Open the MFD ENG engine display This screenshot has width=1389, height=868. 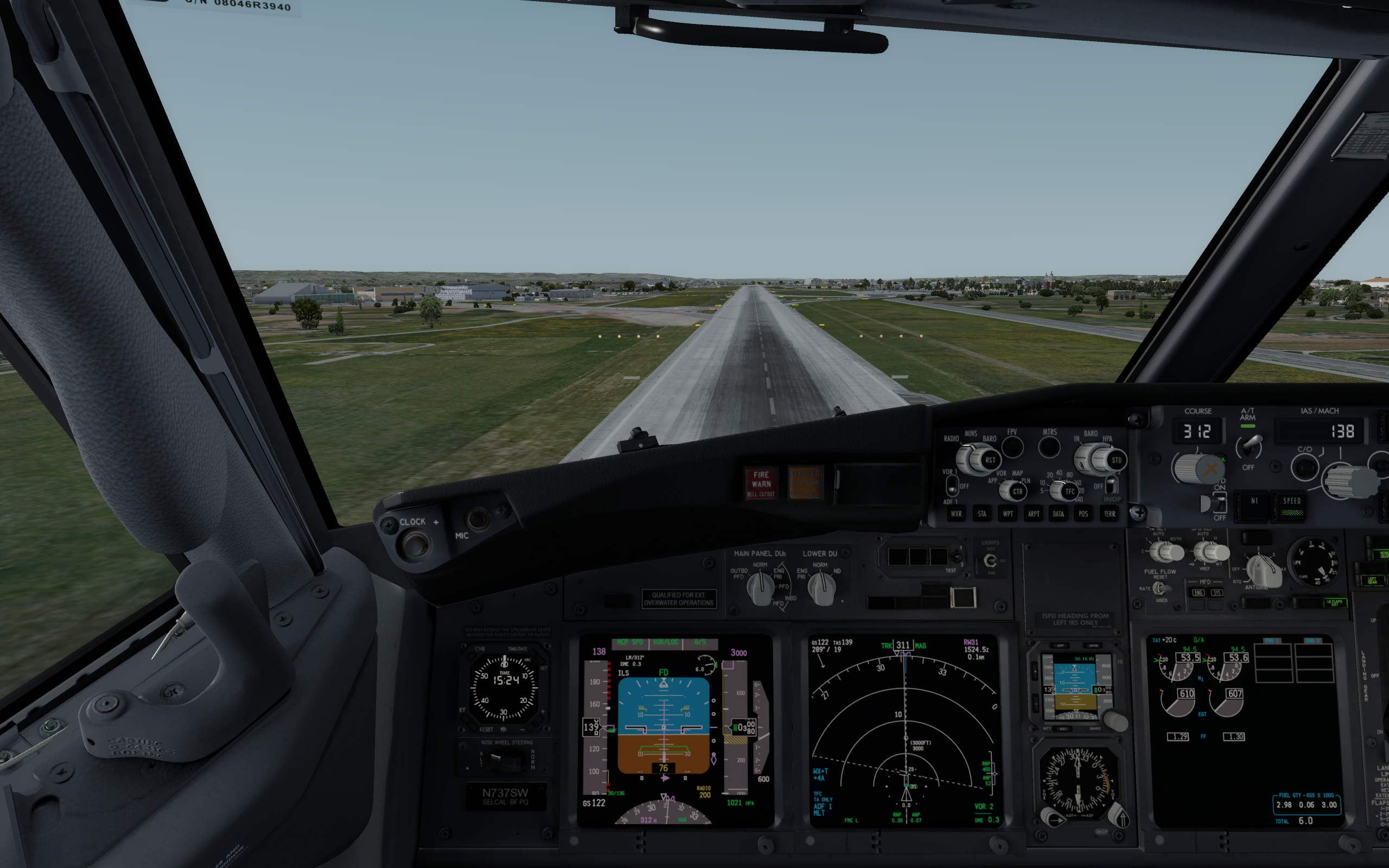[x=1198, y=592]
